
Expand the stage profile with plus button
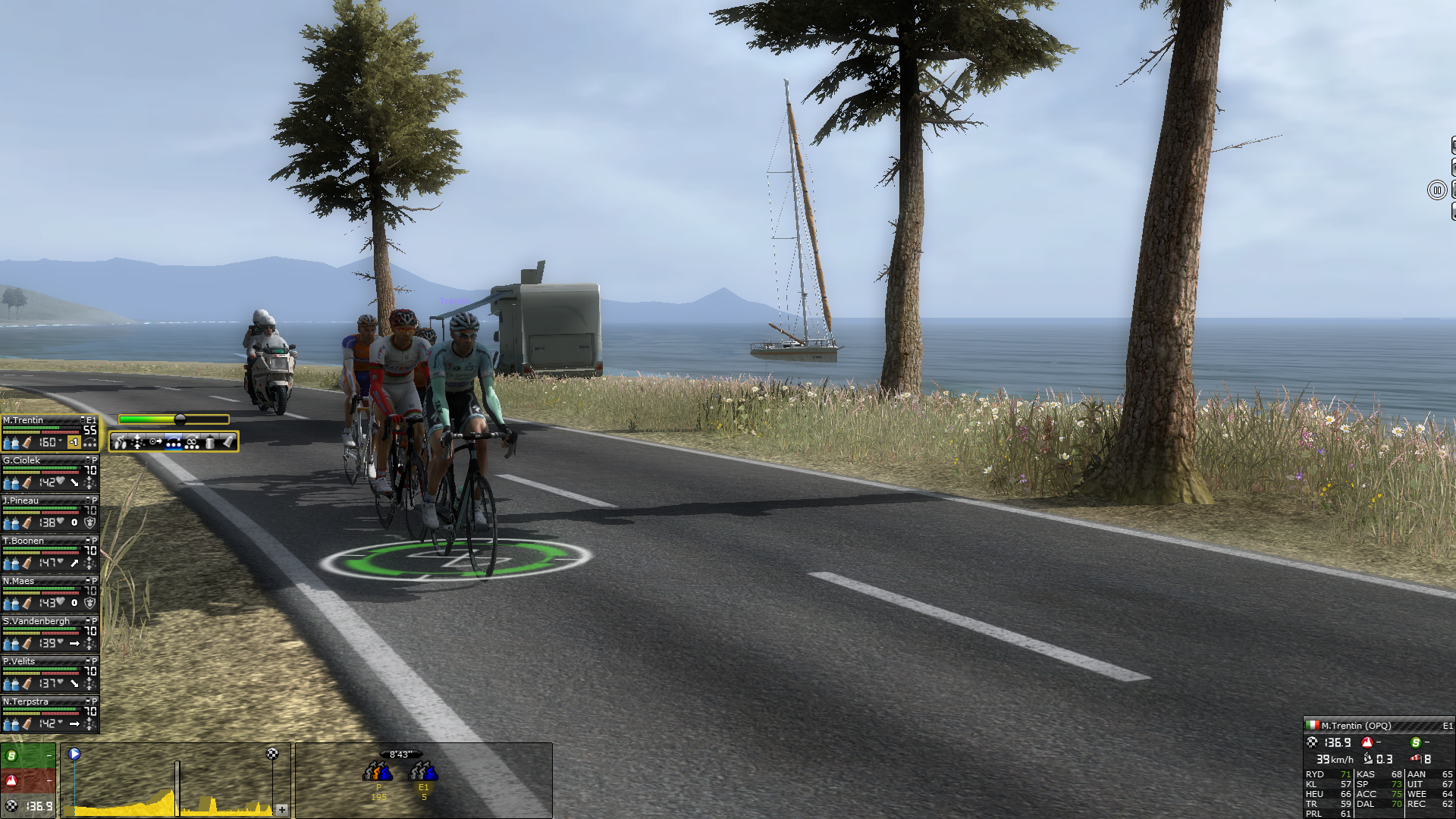[282, 810]
